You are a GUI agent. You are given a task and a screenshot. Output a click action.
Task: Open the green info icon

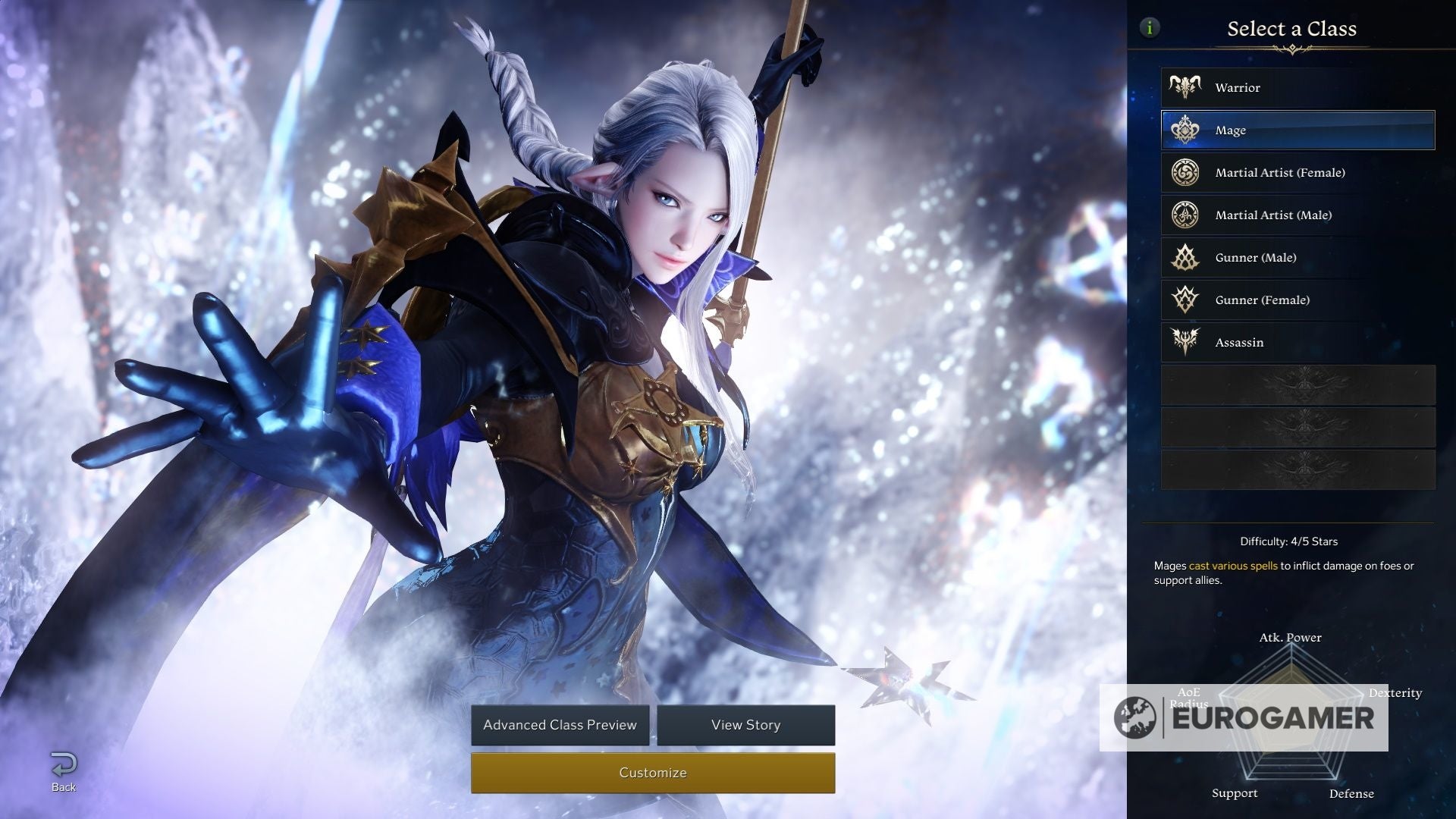1152,27
